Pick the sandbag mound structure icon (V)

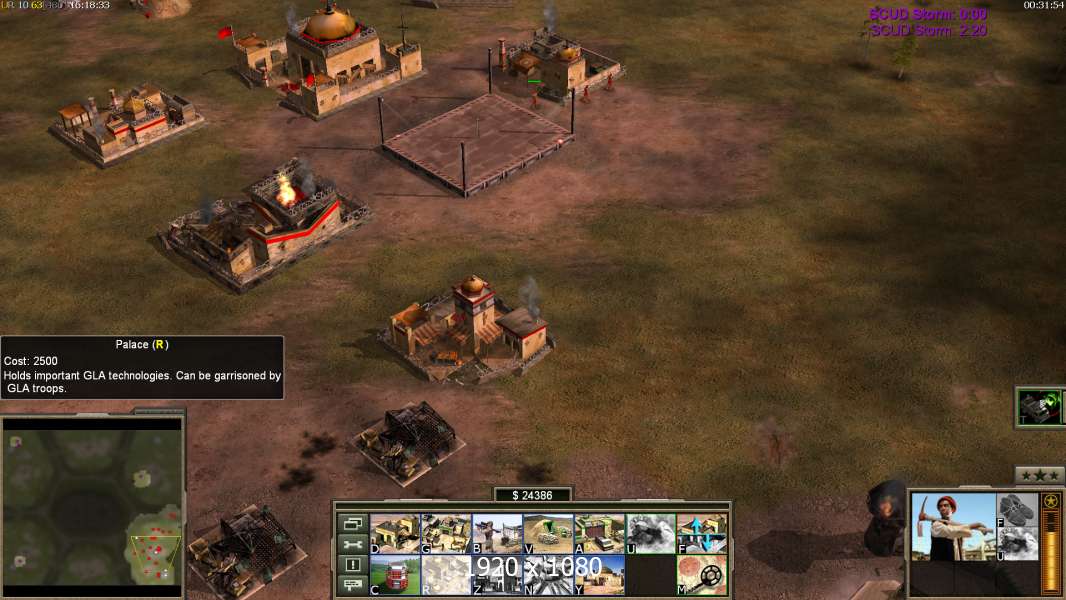[548, 534]
